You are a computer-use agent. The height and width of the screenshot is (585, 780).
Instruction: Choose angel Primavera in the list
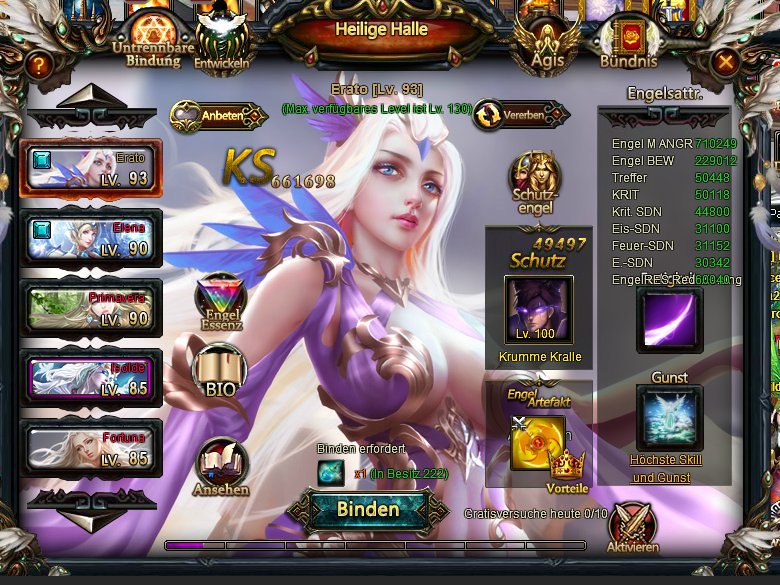point(90,308)
